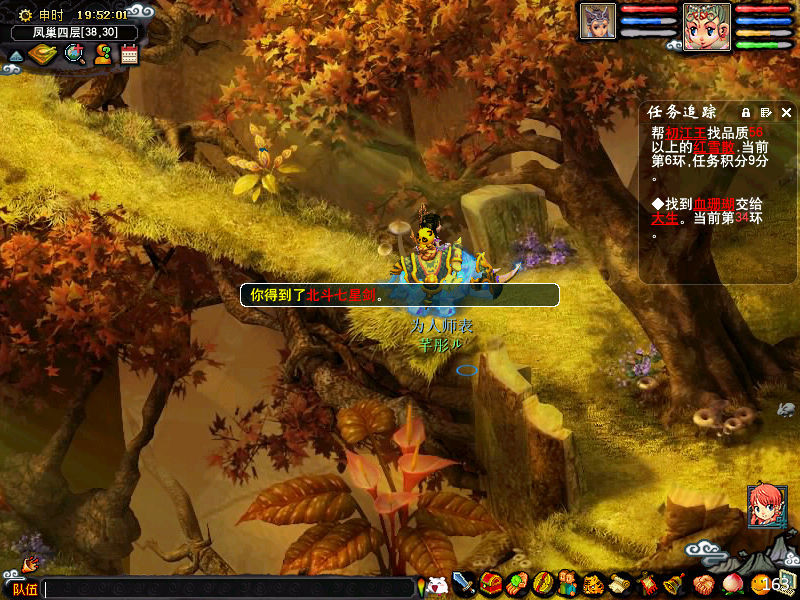Open the tiger pet icon

pos(594,583)
